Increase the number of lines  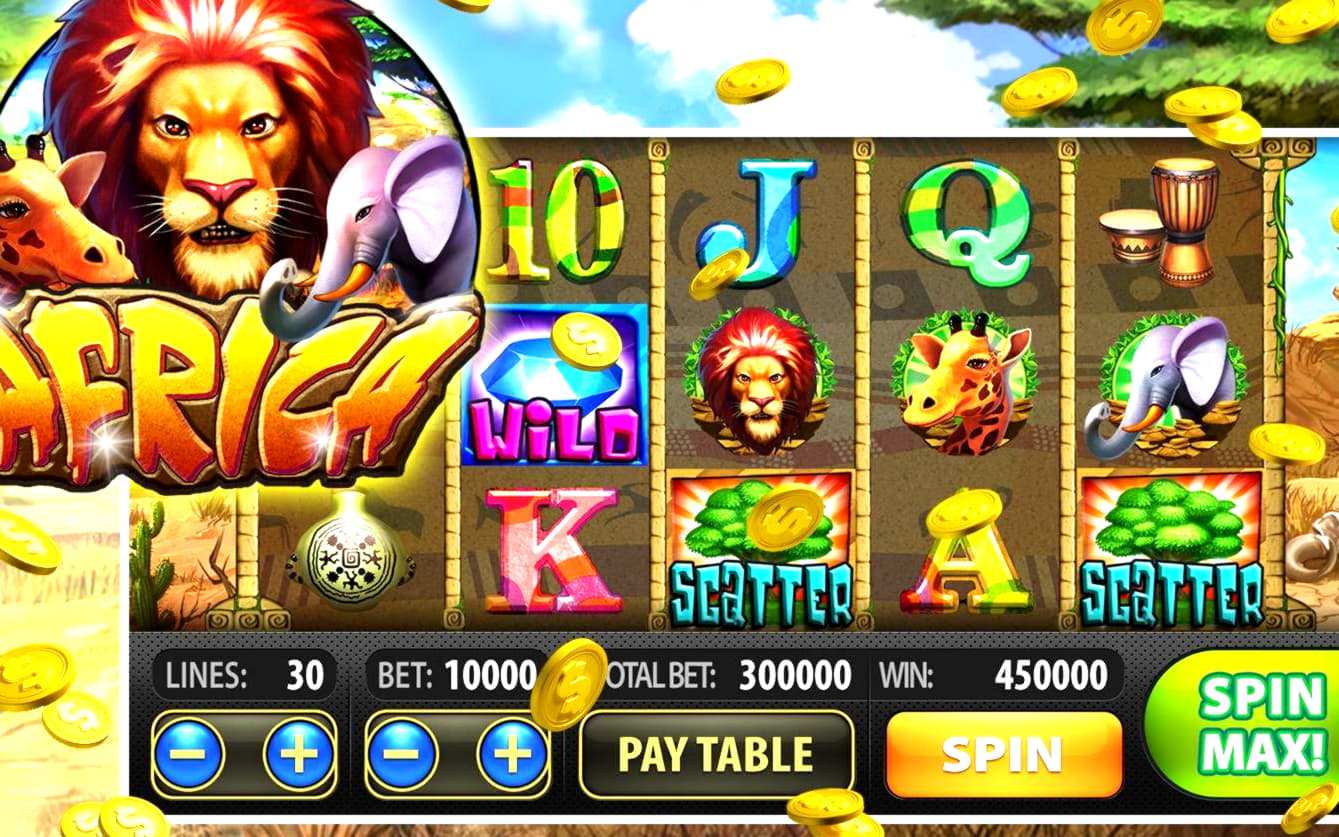298,754
